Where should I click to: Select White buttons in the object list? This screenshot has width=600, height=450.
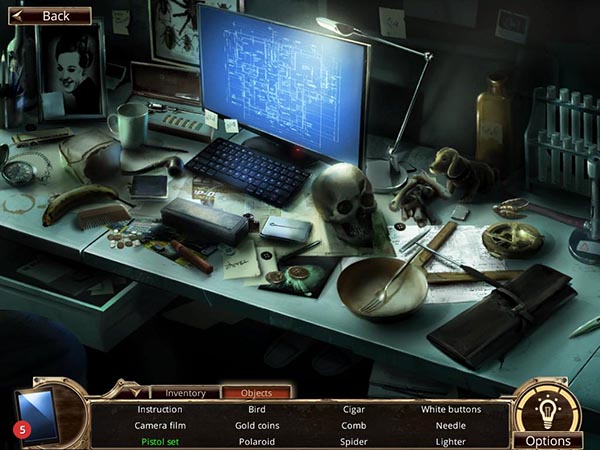click(450, 409)
